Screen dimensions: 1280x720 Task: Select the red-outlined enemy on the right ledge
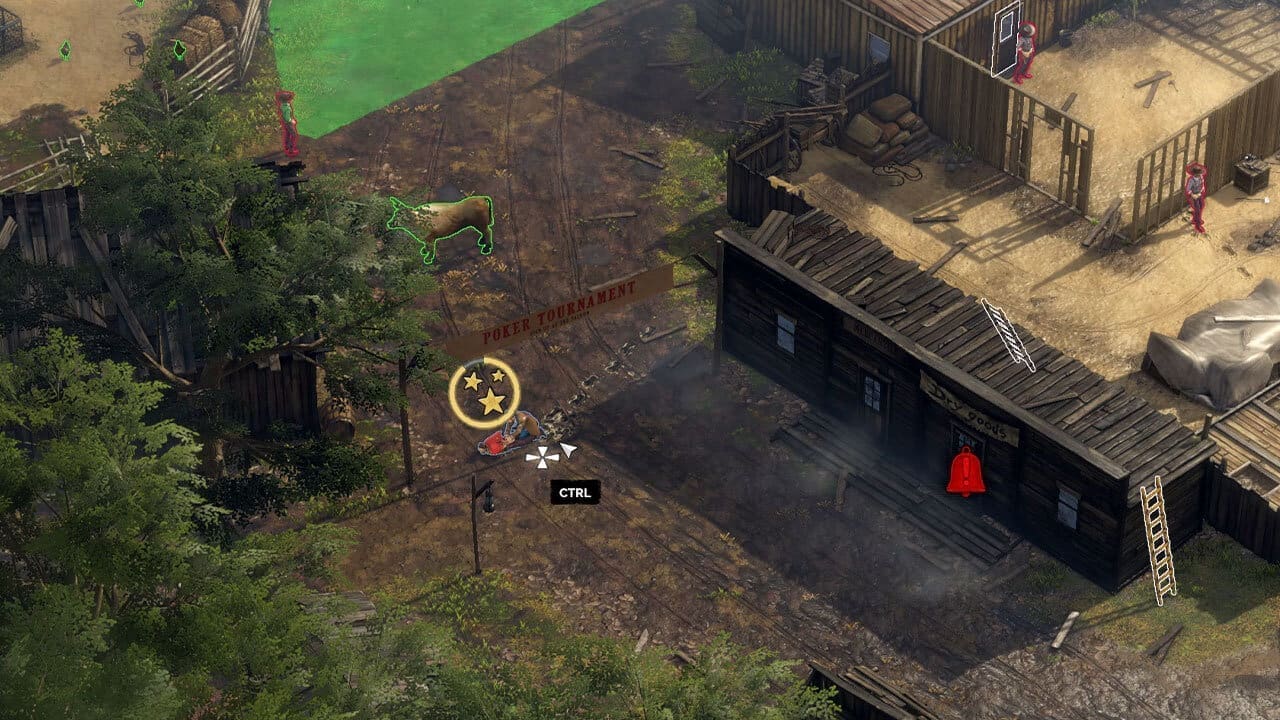[x=1194, y=195]
